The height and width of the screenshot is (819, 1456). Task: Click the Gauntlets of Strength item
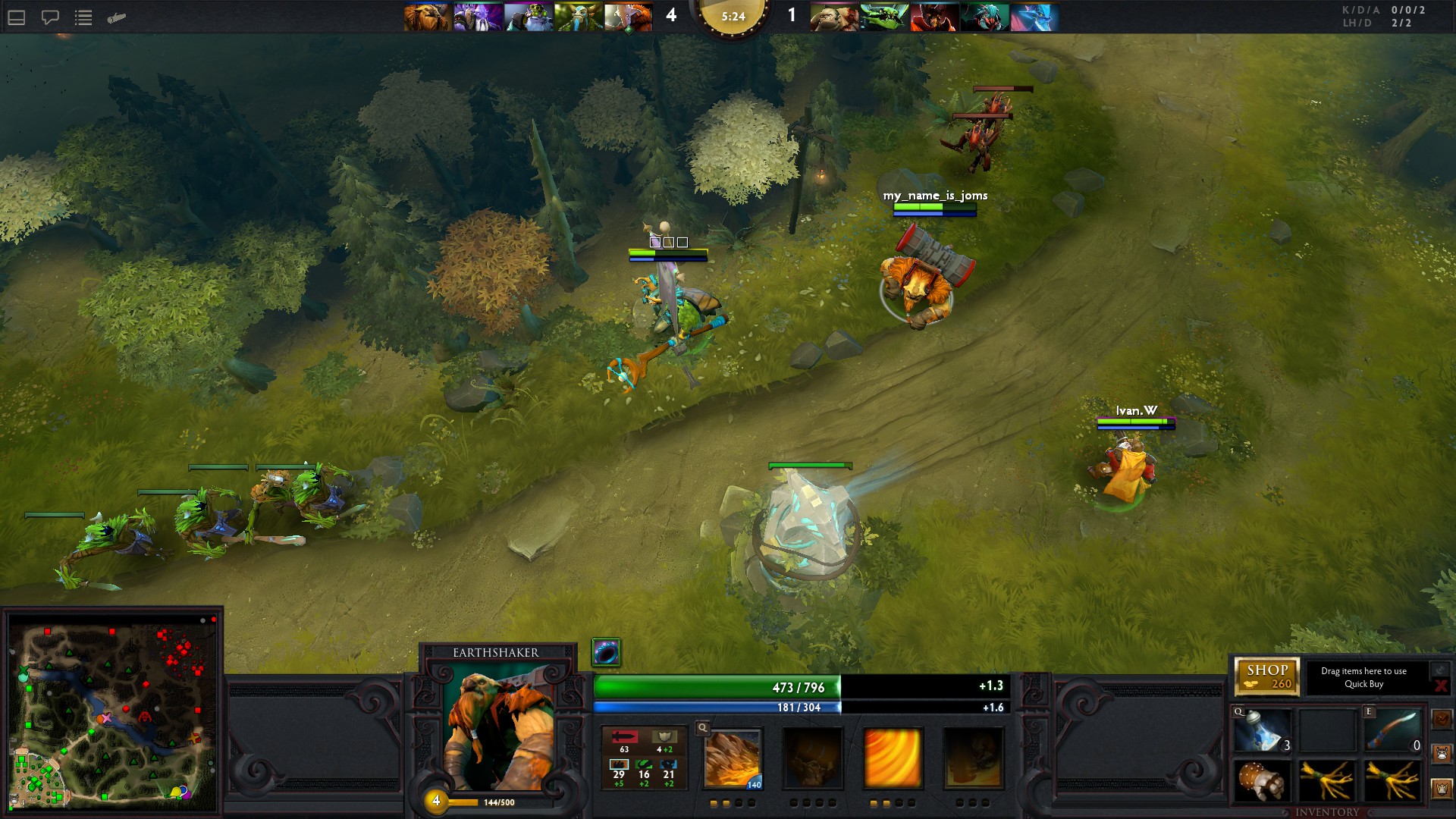(1262, 781)
